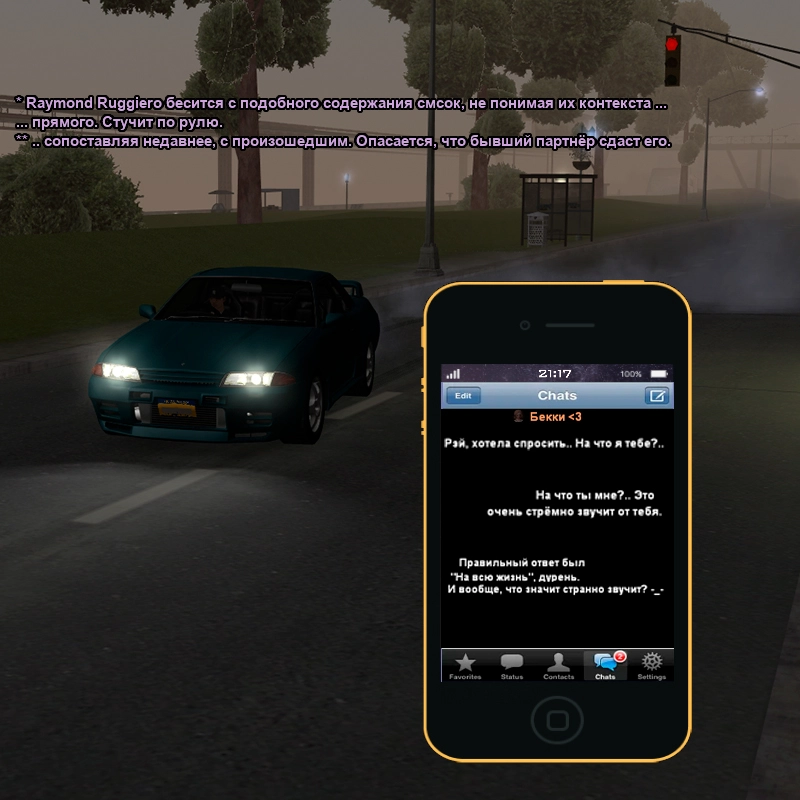The image size is (800, 800).
Task: Click the phone's round home button
Action: point(557,719)
